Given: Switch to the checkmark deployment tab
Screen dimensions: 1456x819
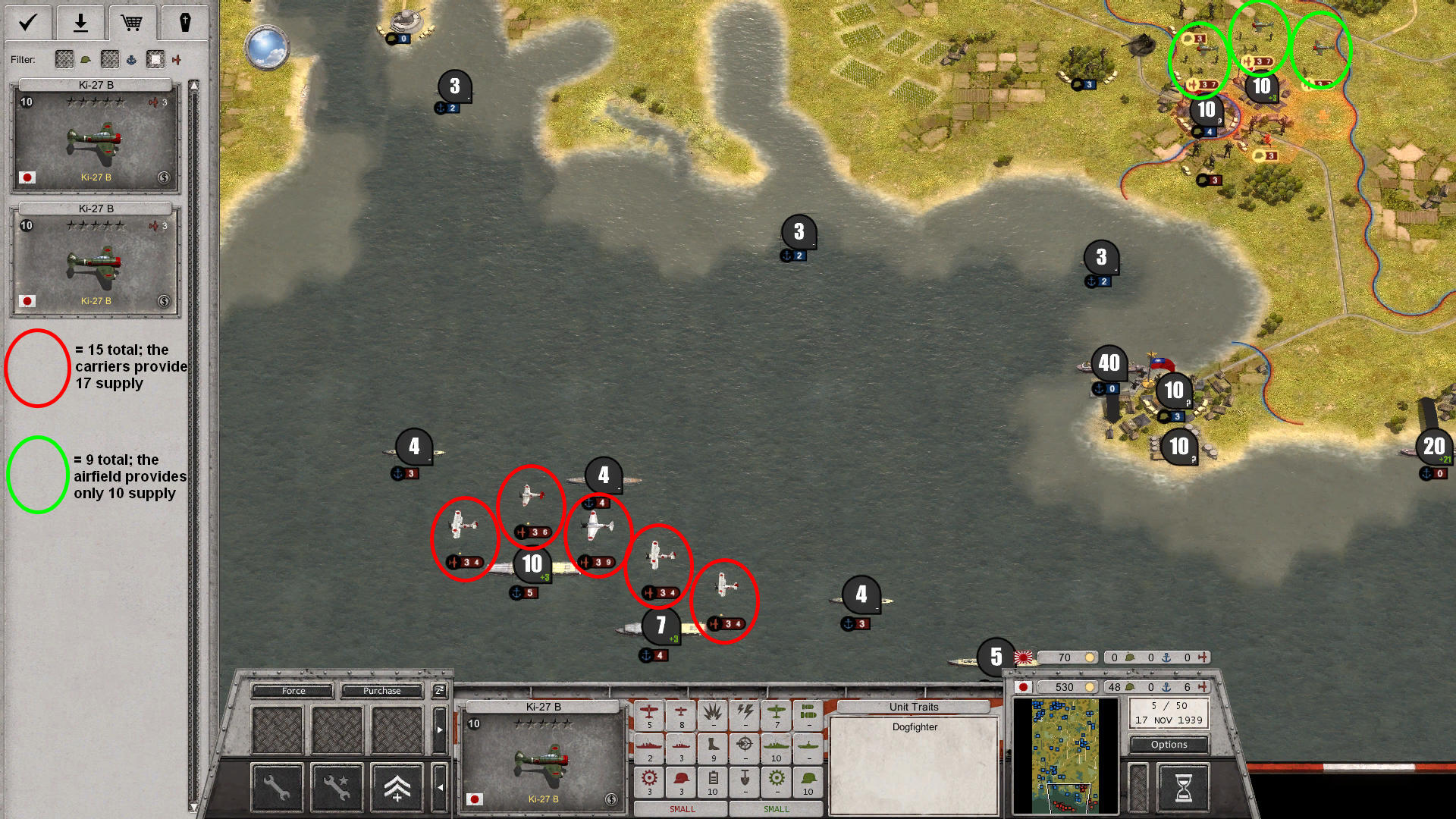Looking at the screenshot, I should [28, 22].
